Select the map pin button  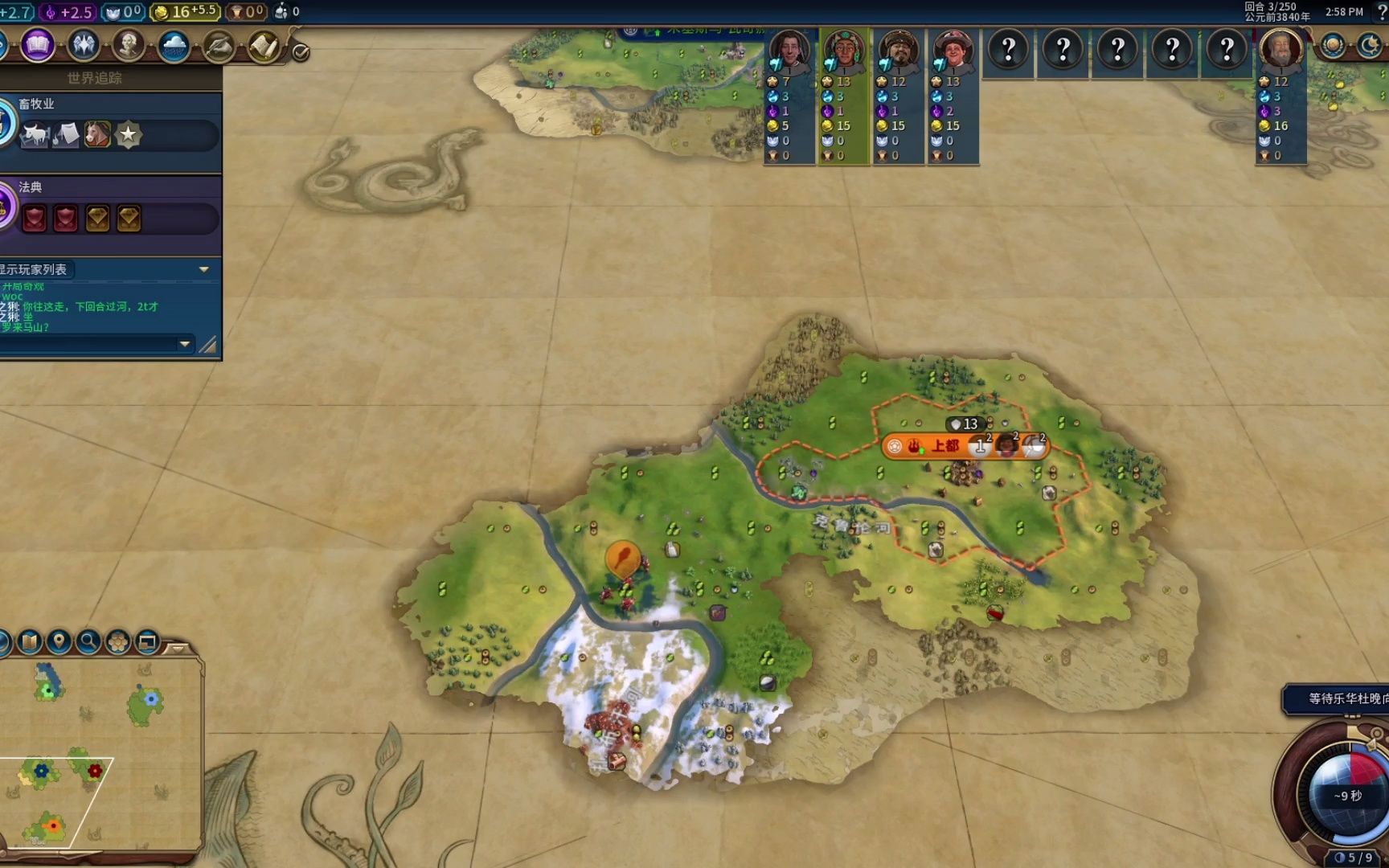(59, 641)
